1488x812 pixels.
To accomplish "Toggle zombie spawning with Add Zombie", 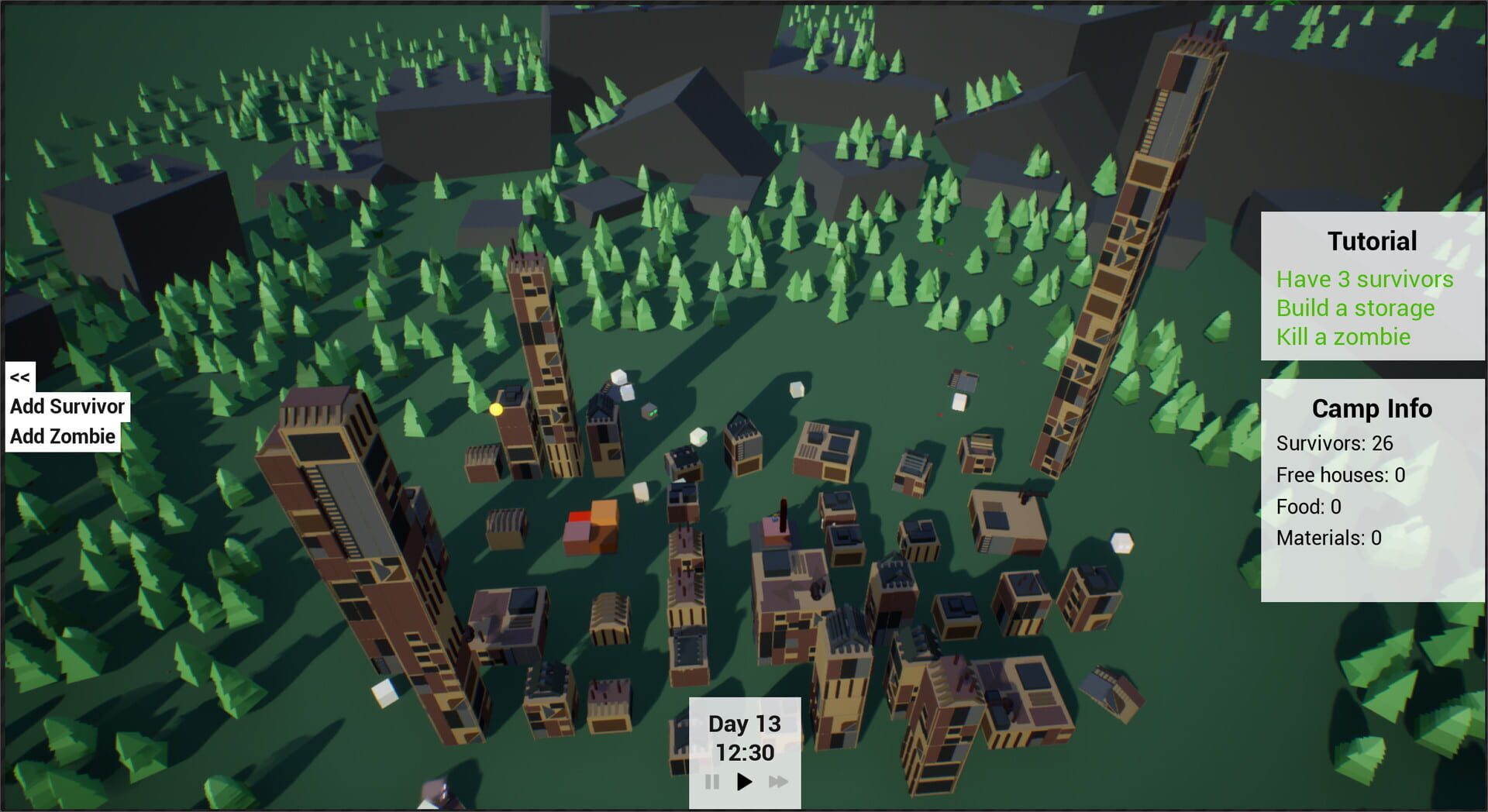I will click(x=60, y=435).
